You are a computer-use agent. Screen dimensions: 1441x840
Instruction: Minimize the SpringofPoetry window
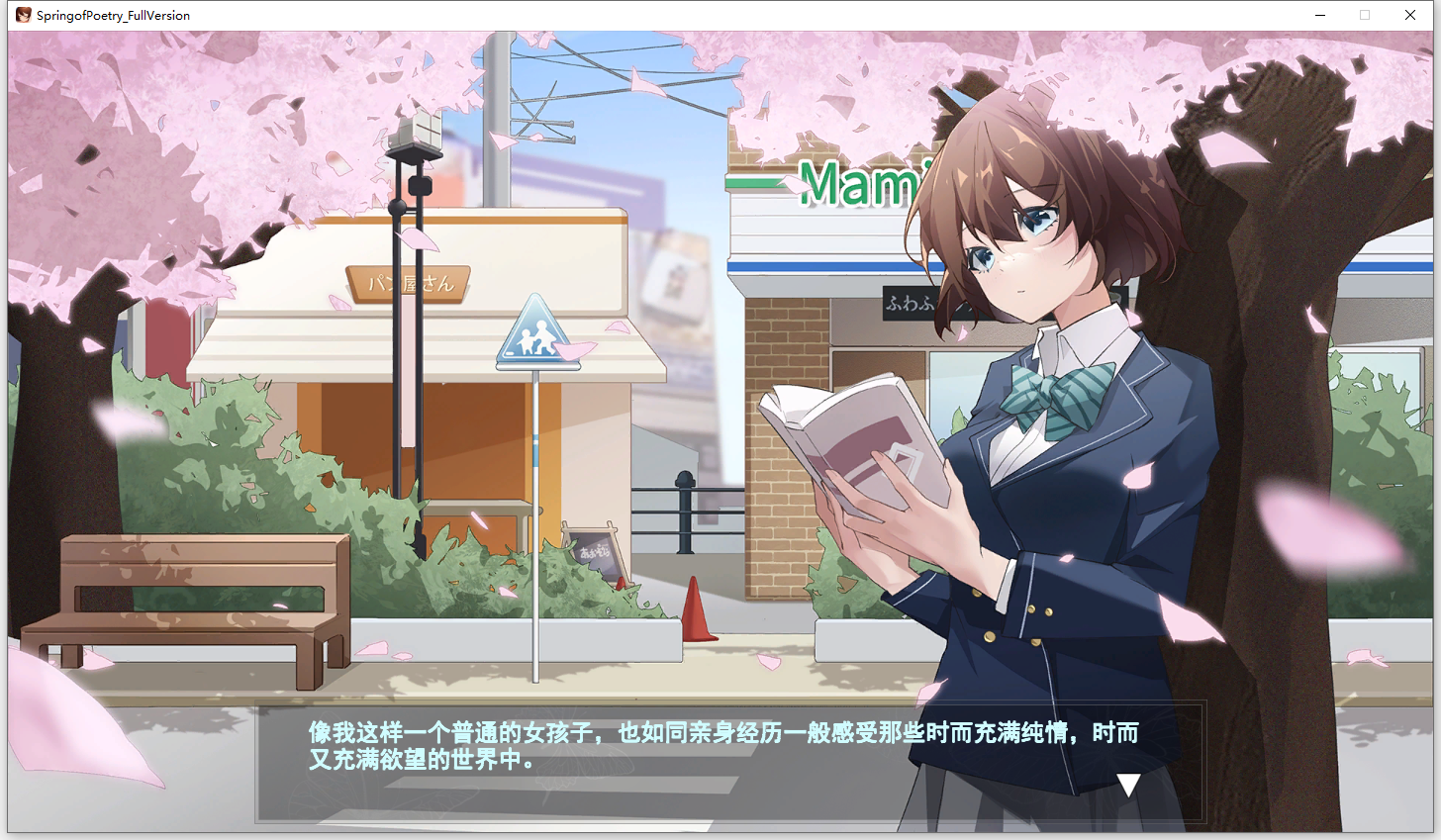(x=1319, y=15)
